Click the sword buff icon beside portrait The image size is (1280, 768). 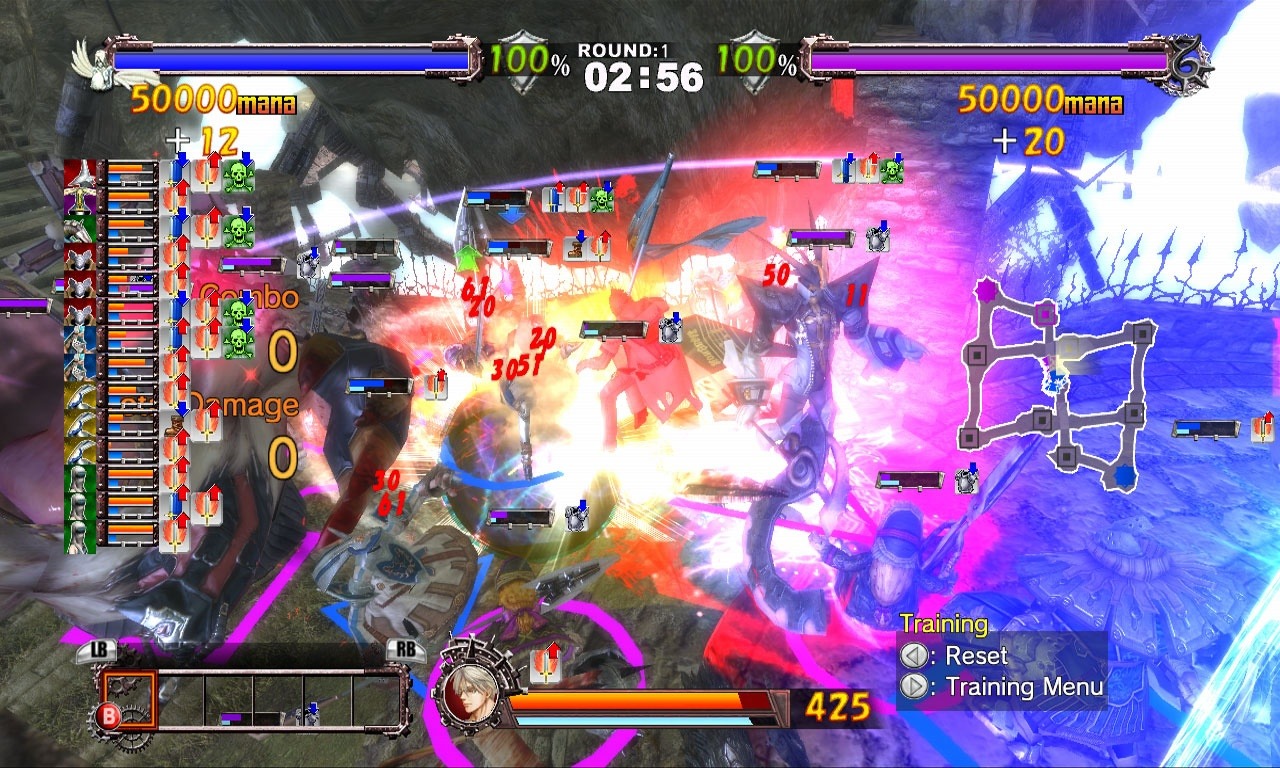click(545, 662)
